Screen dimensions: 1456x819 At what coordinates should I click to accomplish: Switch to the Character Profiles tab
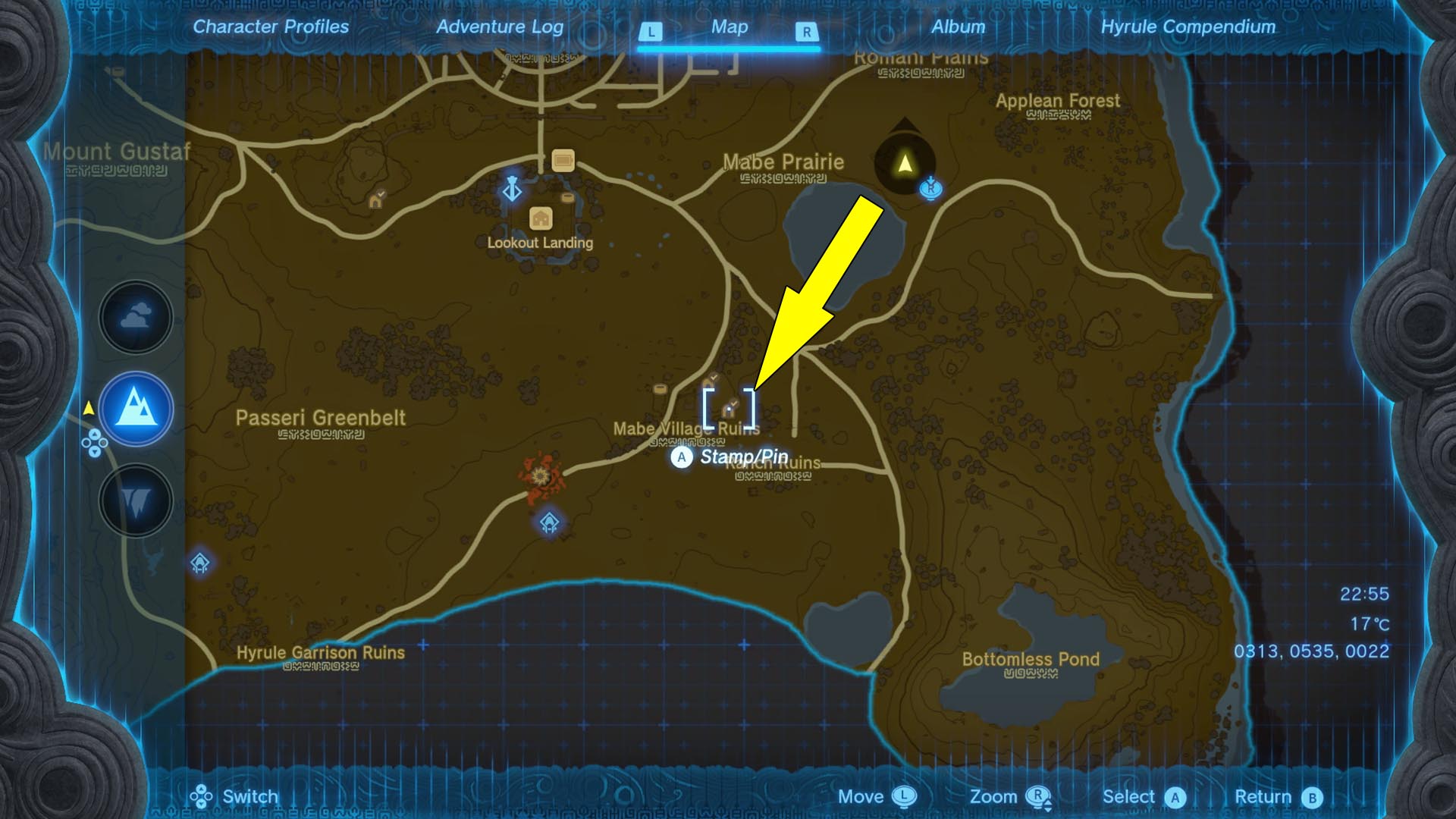pos(271,27)
